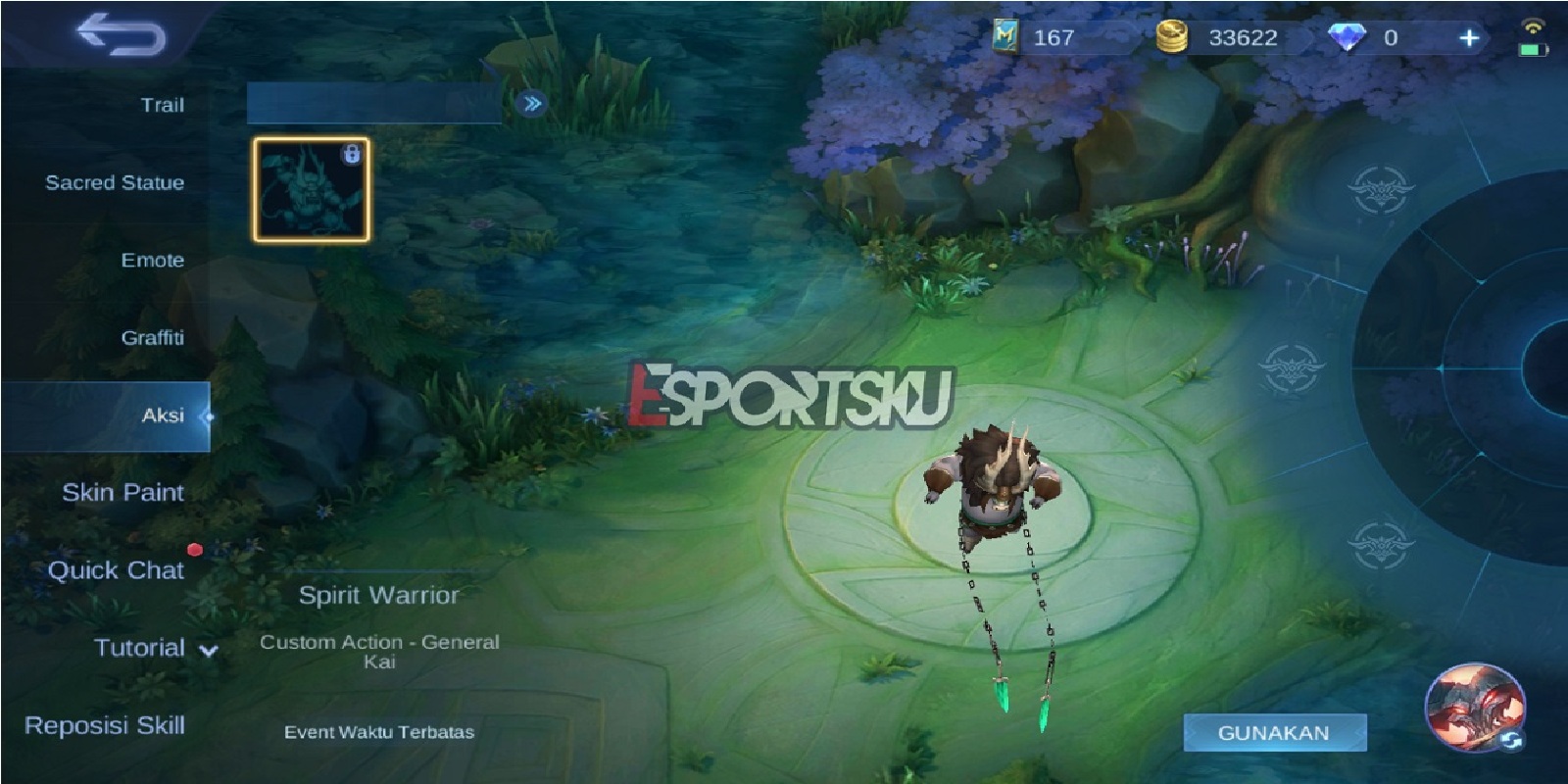
Task: Open Reposisi Skill settings
Action: [x=108, y=727]
